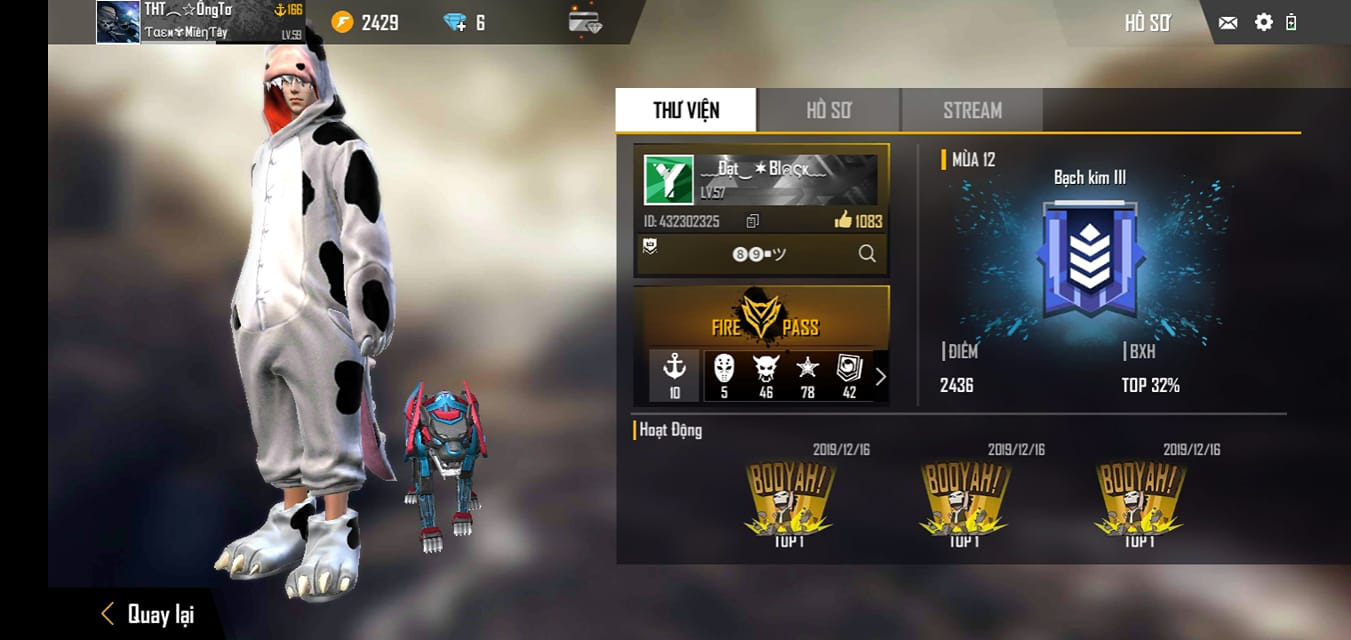The height and width of the screenshot is (640, 1351).
Task: Go back with the Quay lại button
Action: (148, 614)
